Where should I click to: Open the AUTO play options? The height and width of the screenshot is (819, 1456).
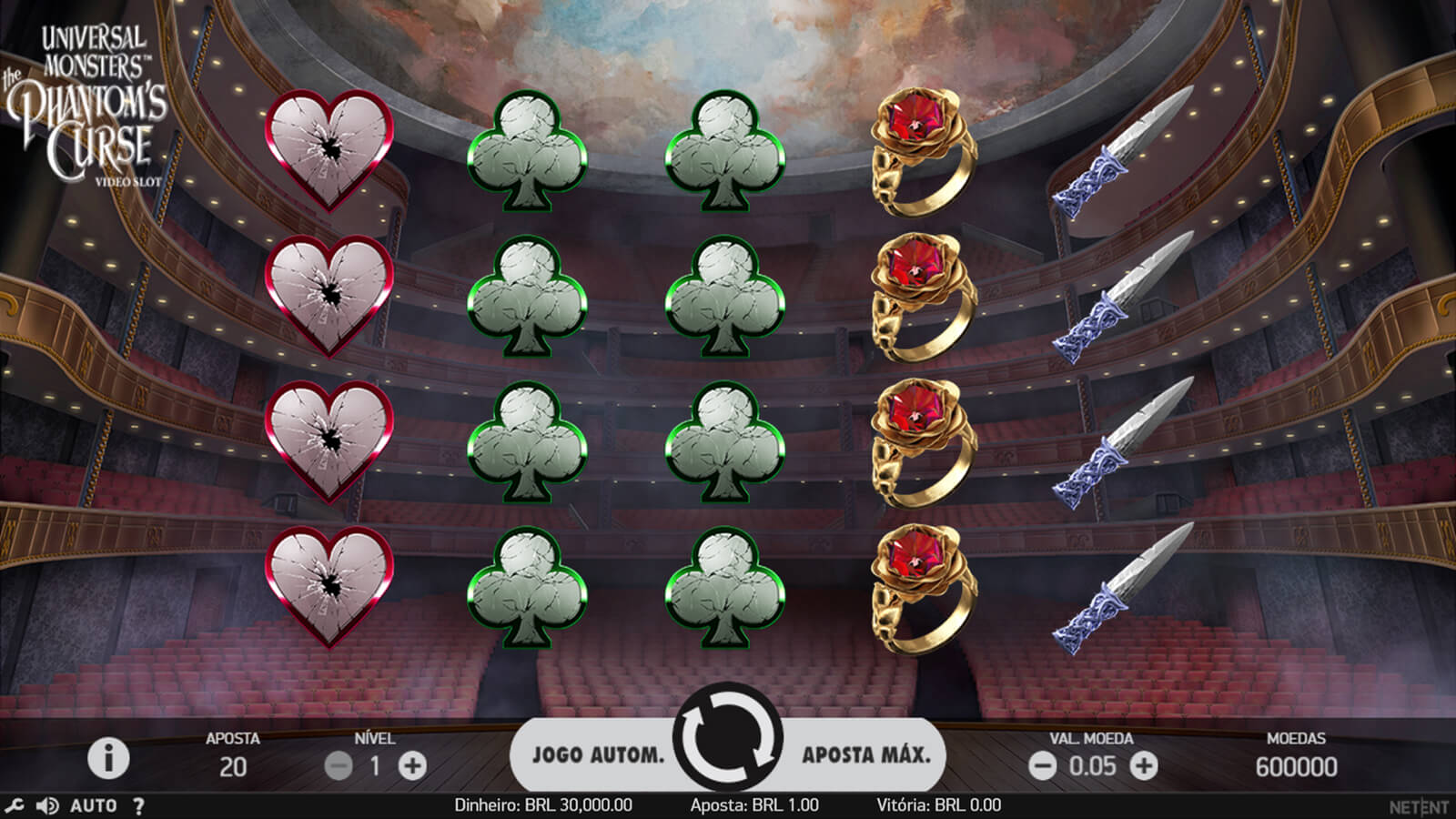pyautogui.click(x=93, y=805)
